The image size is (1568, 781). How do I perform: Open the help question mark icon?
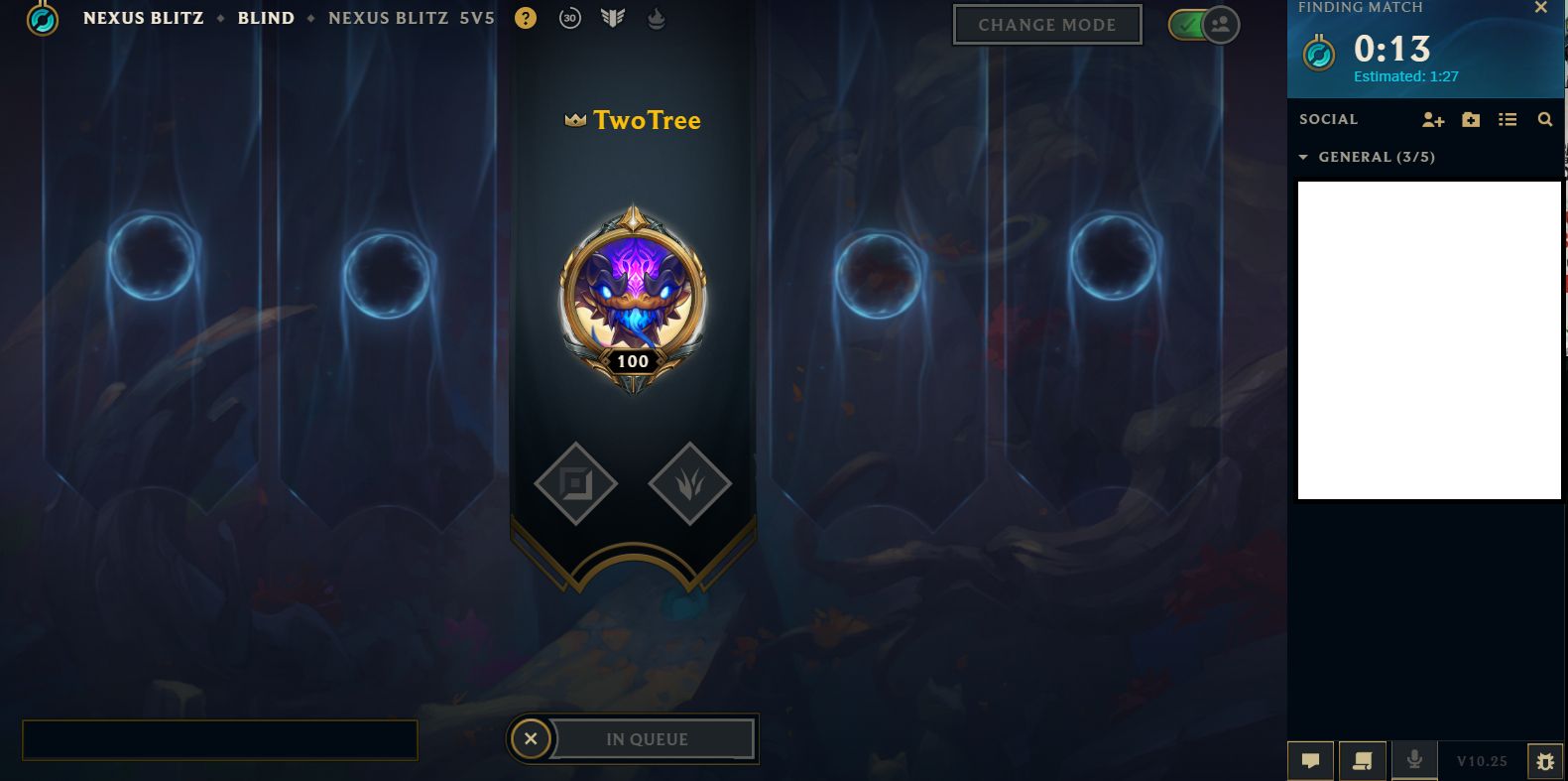525,18
